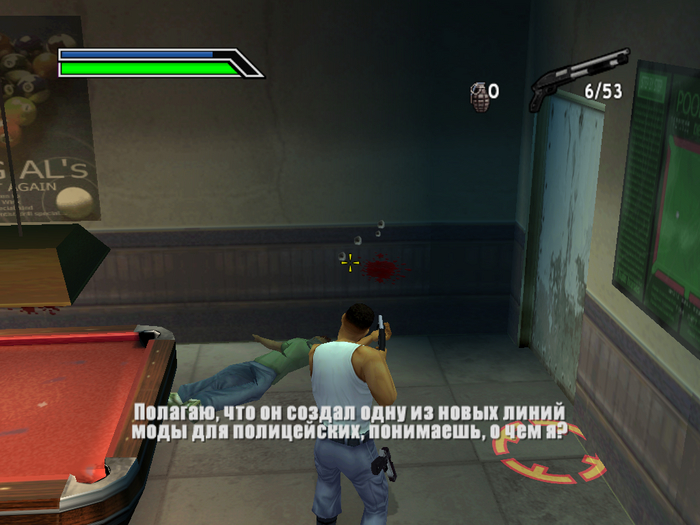
Task: Select the grenade icon
Action: pos(479,95)
